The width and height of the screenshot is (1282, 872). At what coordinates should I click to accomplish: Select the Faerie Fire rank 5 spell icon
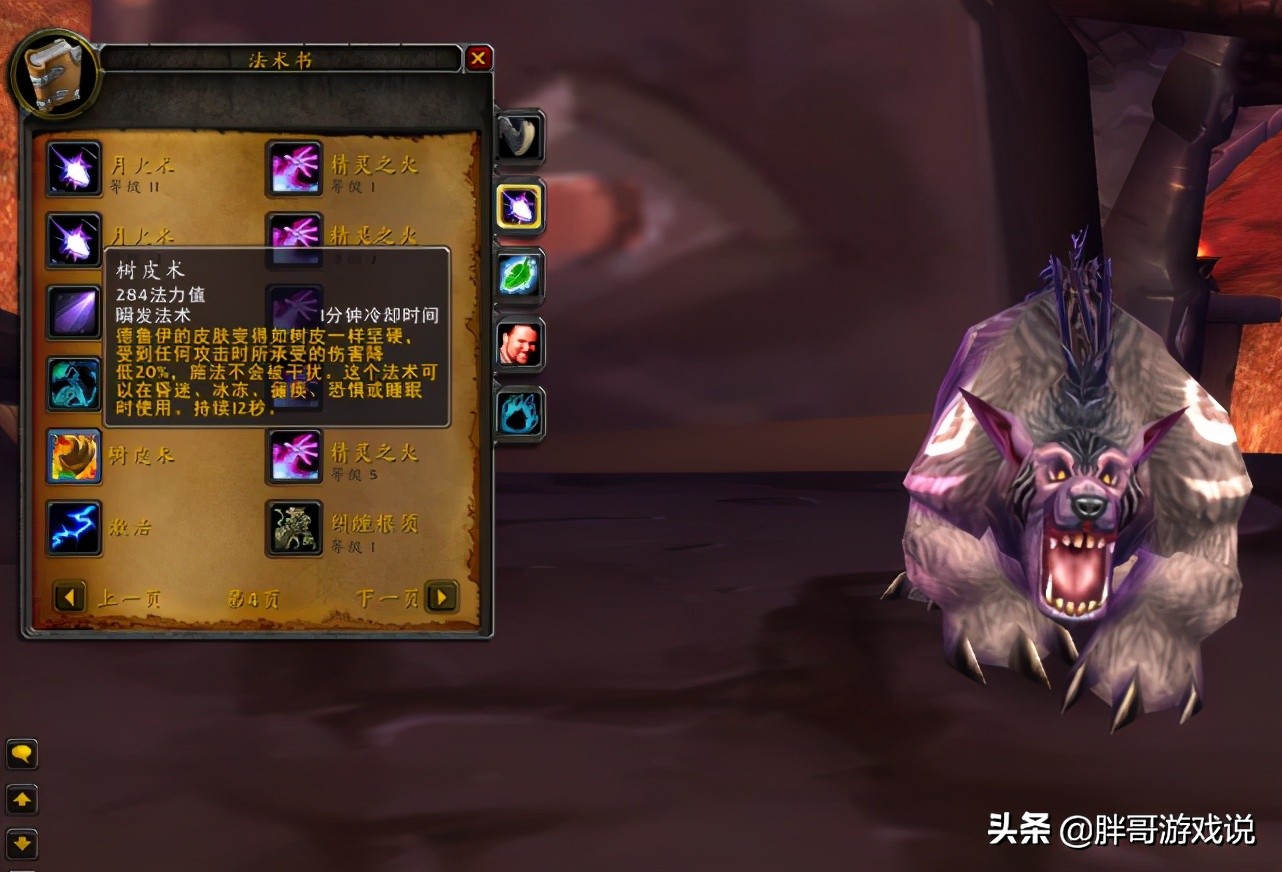[x=294, y=455]
